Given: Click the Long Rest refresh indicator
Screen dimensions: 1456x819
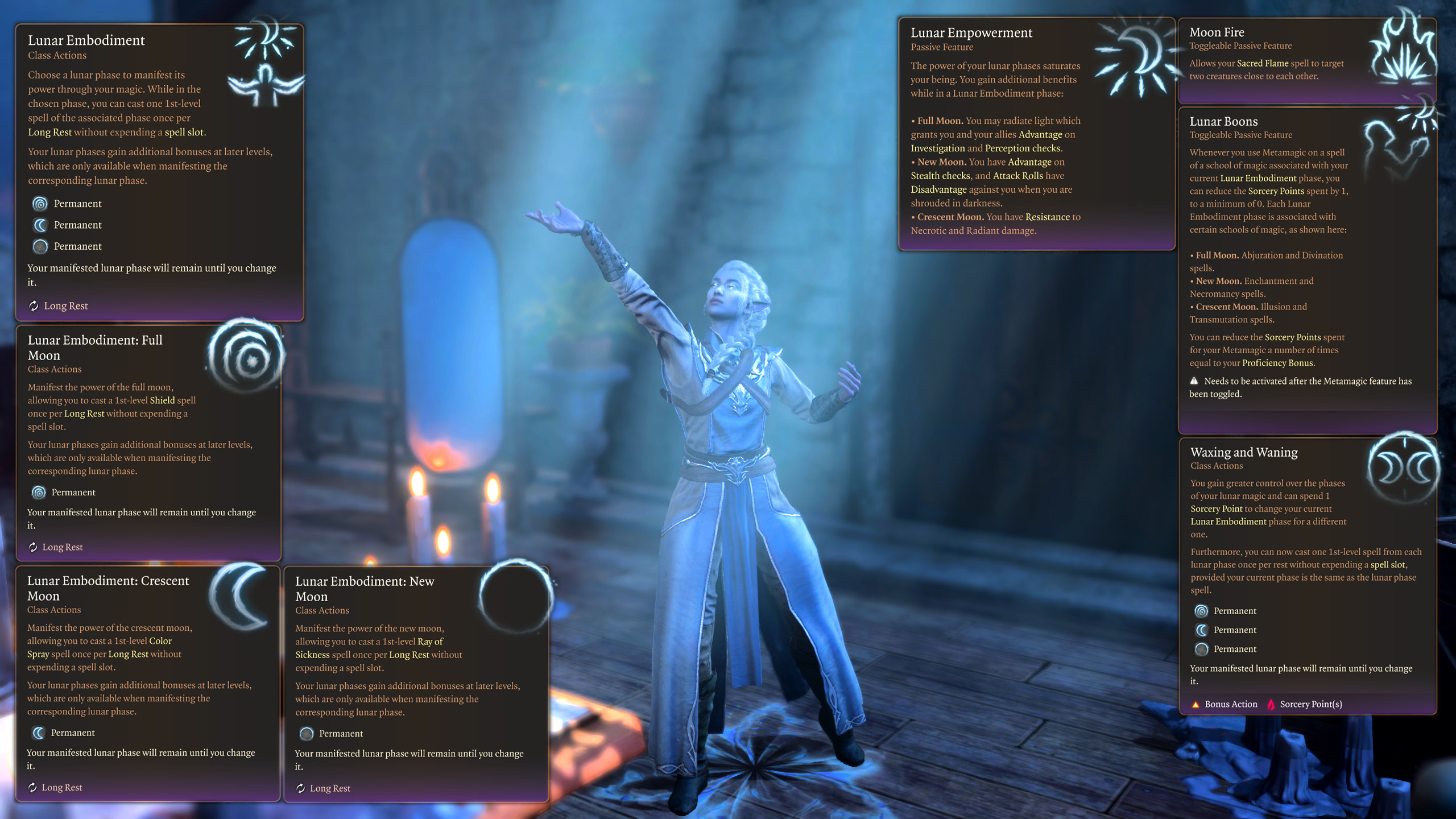Looking at the screenshot, I should pyautogui.click(x=34, y=305).
